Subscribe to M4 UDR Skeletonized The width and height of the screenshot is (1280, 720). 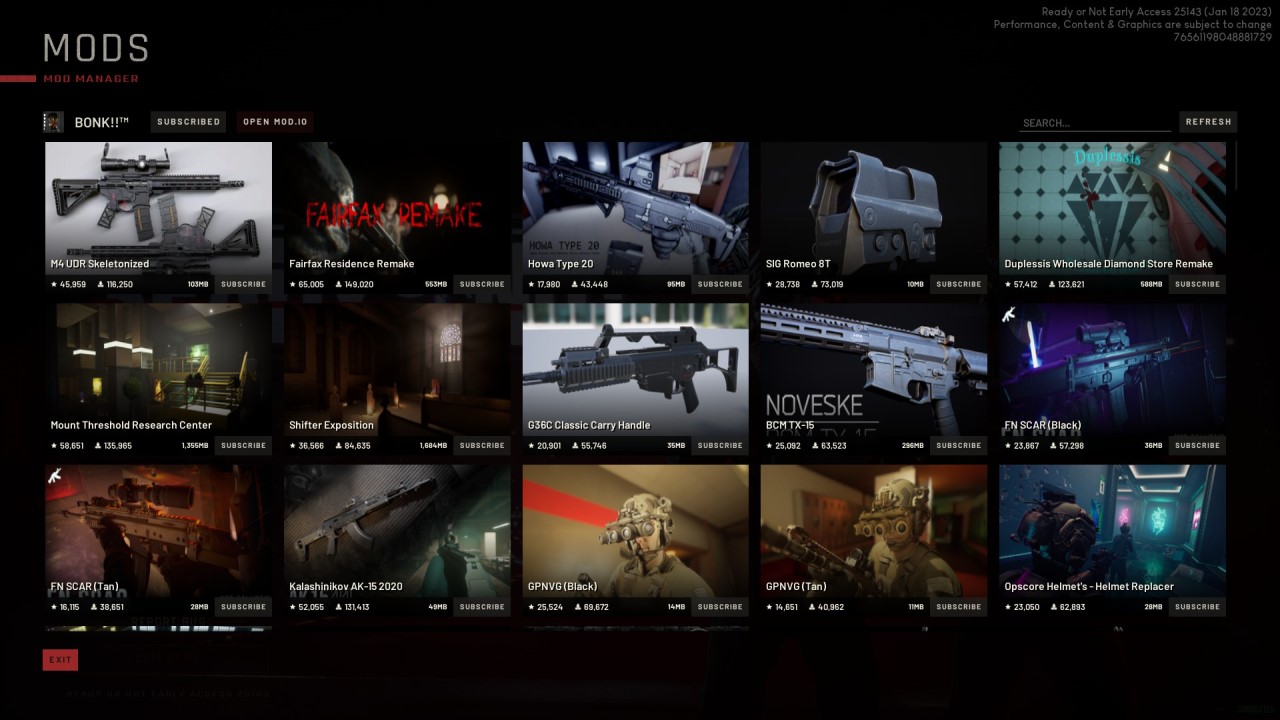[243, 284]
